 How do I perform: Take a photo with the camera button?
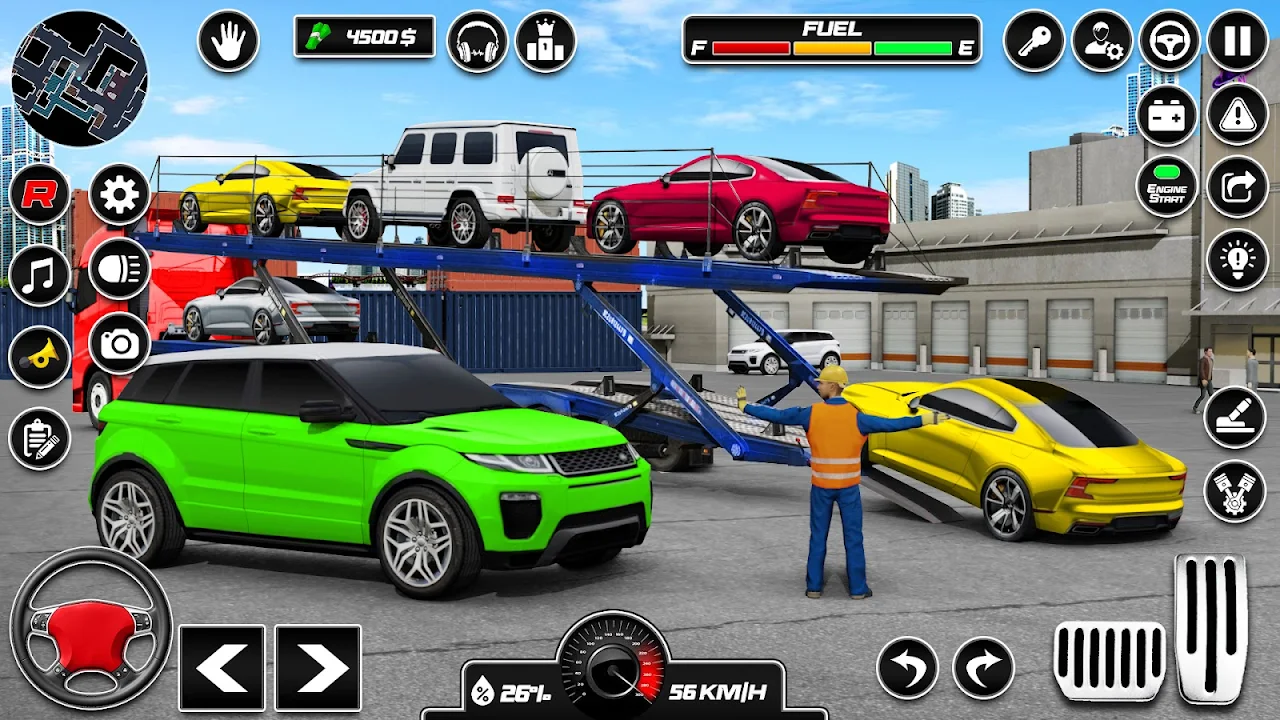(119, 343)
